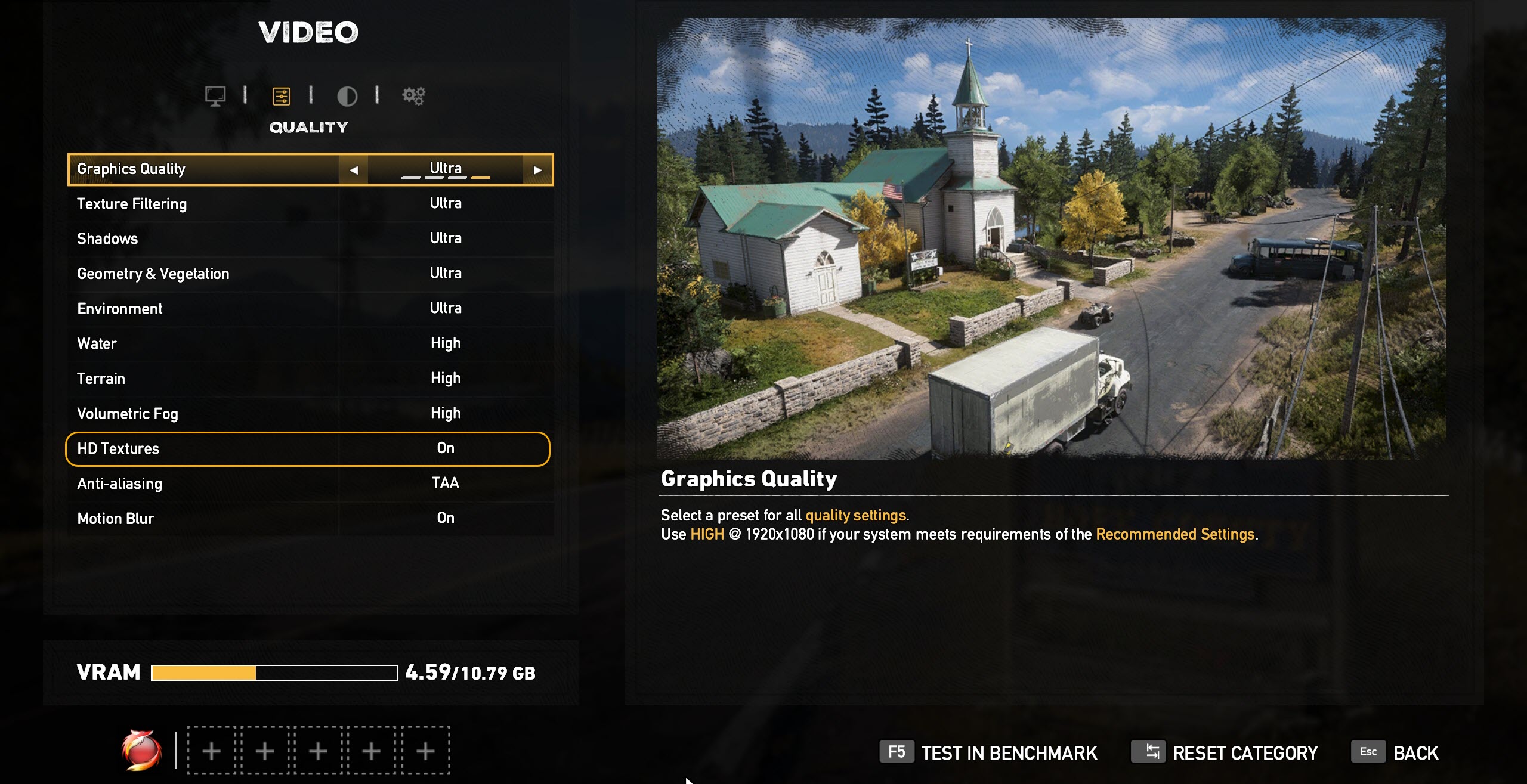The width and height of the screenshot is (1527, 784).
Task: Switch to the monitor display tab
Action: (x=215, y=95)
